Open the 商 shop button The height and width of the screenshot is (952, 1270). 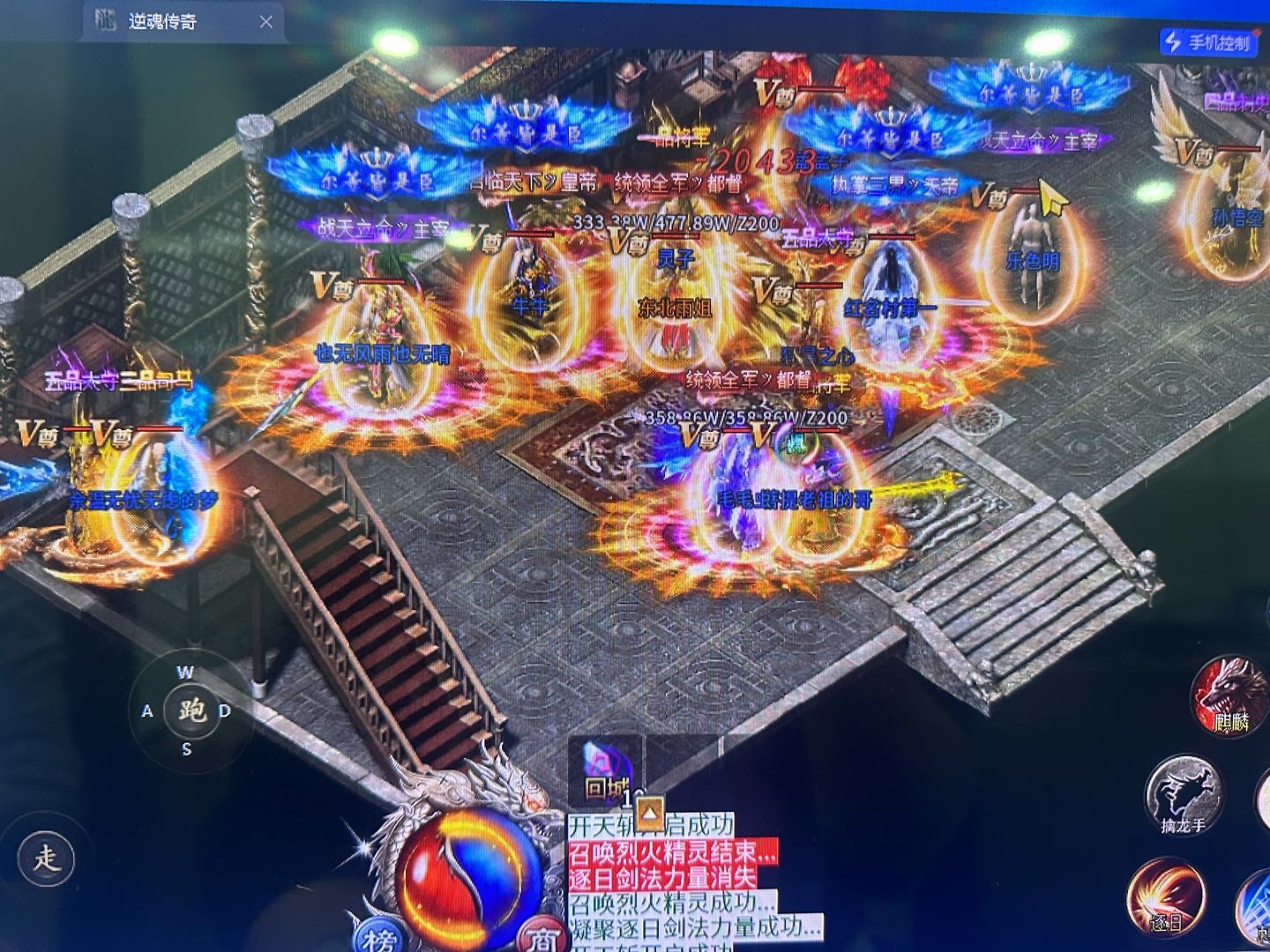540,938
